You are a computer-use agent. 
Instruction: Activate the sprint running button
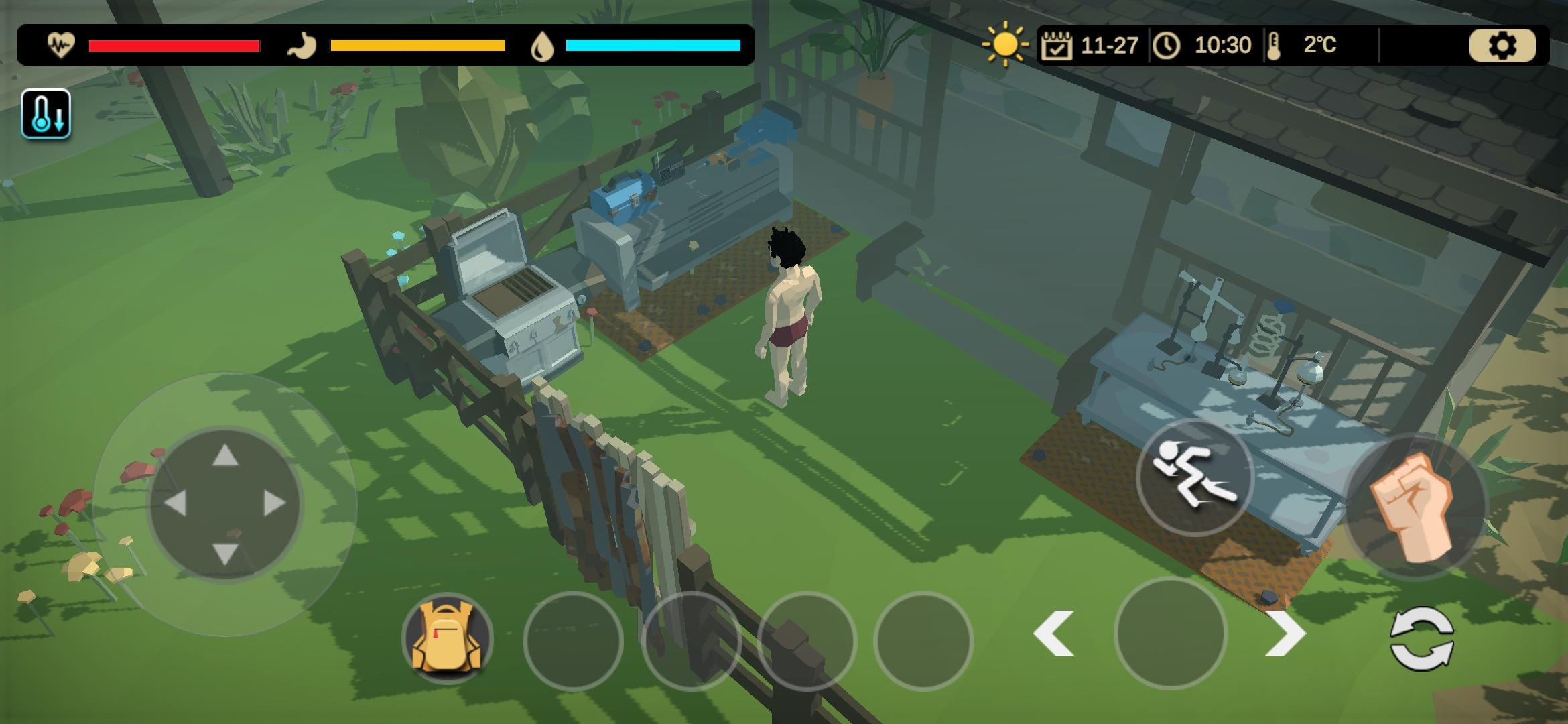coord(1194,477)
